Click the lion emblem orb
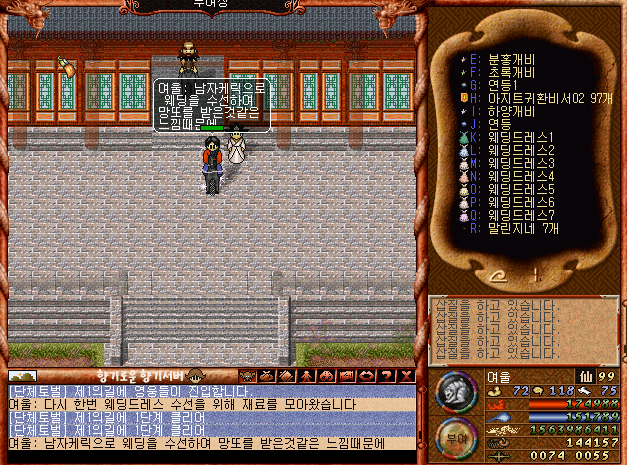 point(454,390)
